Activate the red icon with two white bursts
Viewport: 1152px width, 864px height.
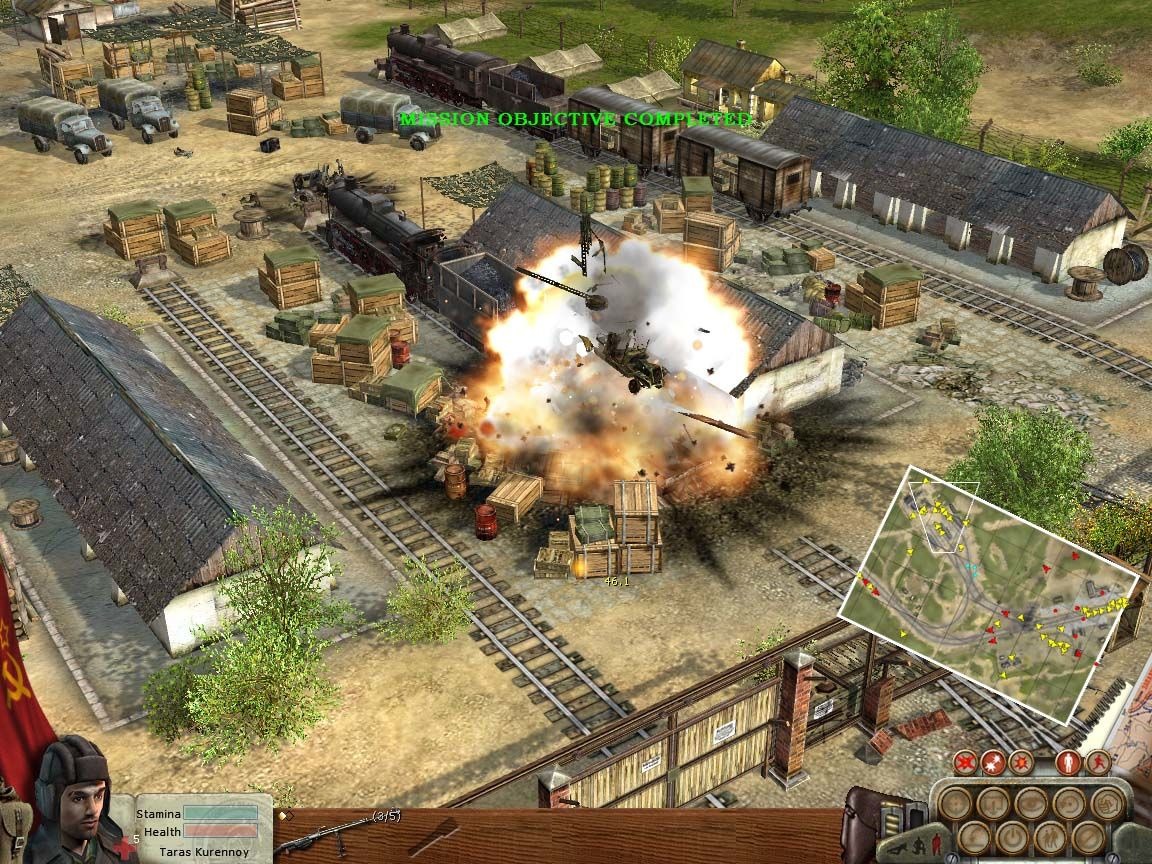point(993,762)
